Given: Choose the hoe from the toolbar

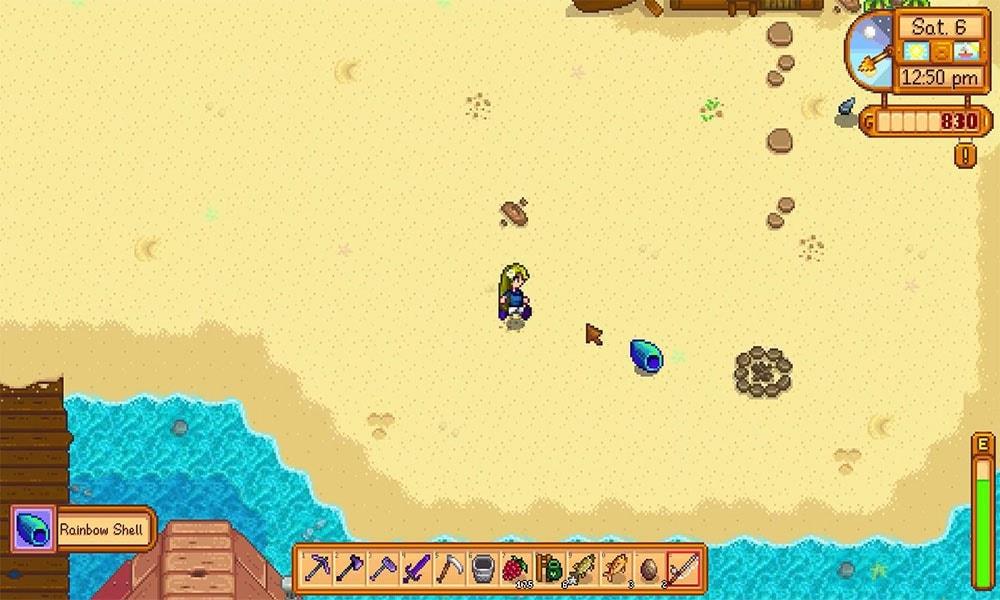Looking at the screenshot, I should coord(385,569).
